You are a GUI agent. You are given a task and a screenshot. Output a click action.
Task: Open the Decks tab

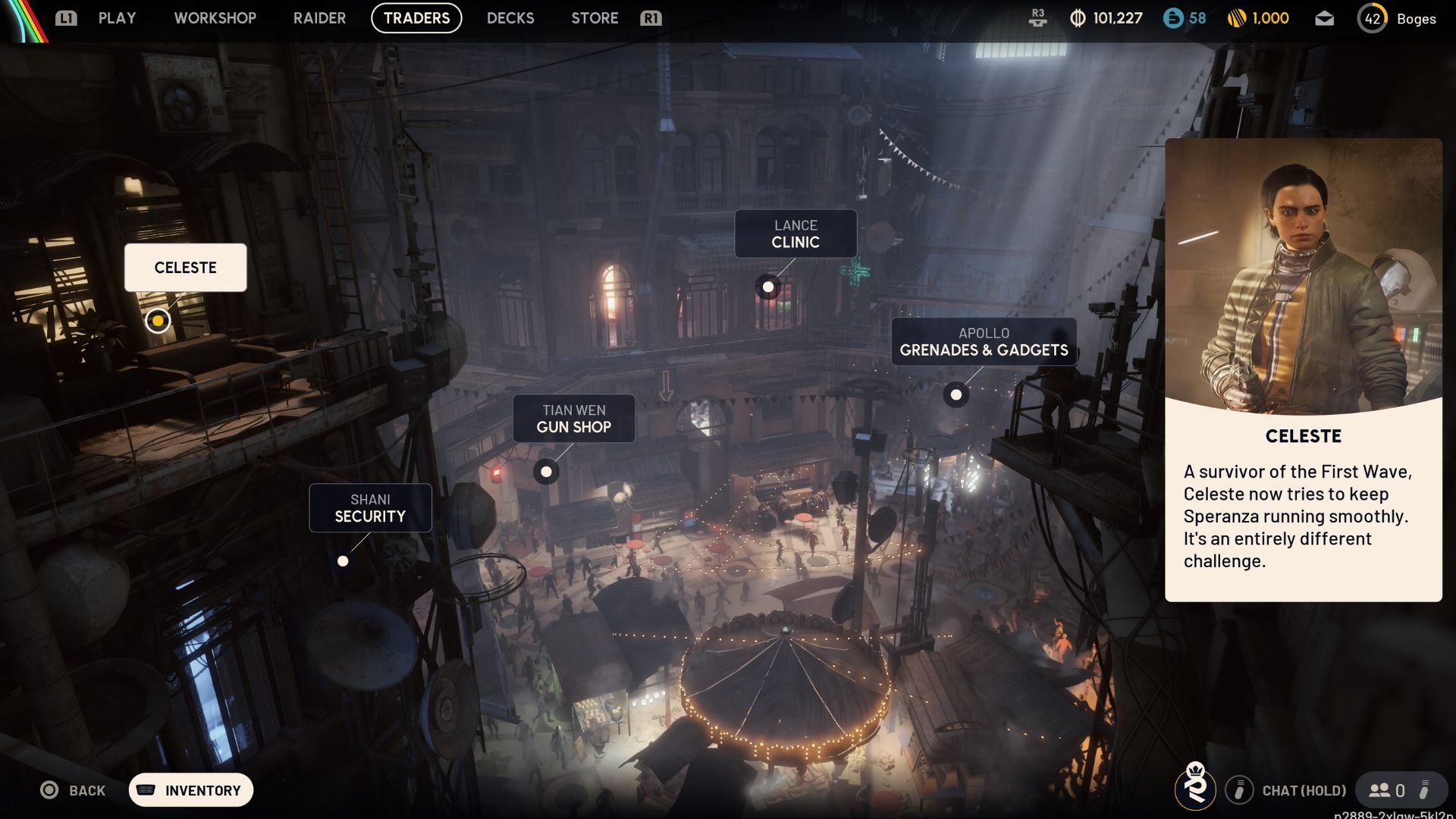[x=510, y=18]
